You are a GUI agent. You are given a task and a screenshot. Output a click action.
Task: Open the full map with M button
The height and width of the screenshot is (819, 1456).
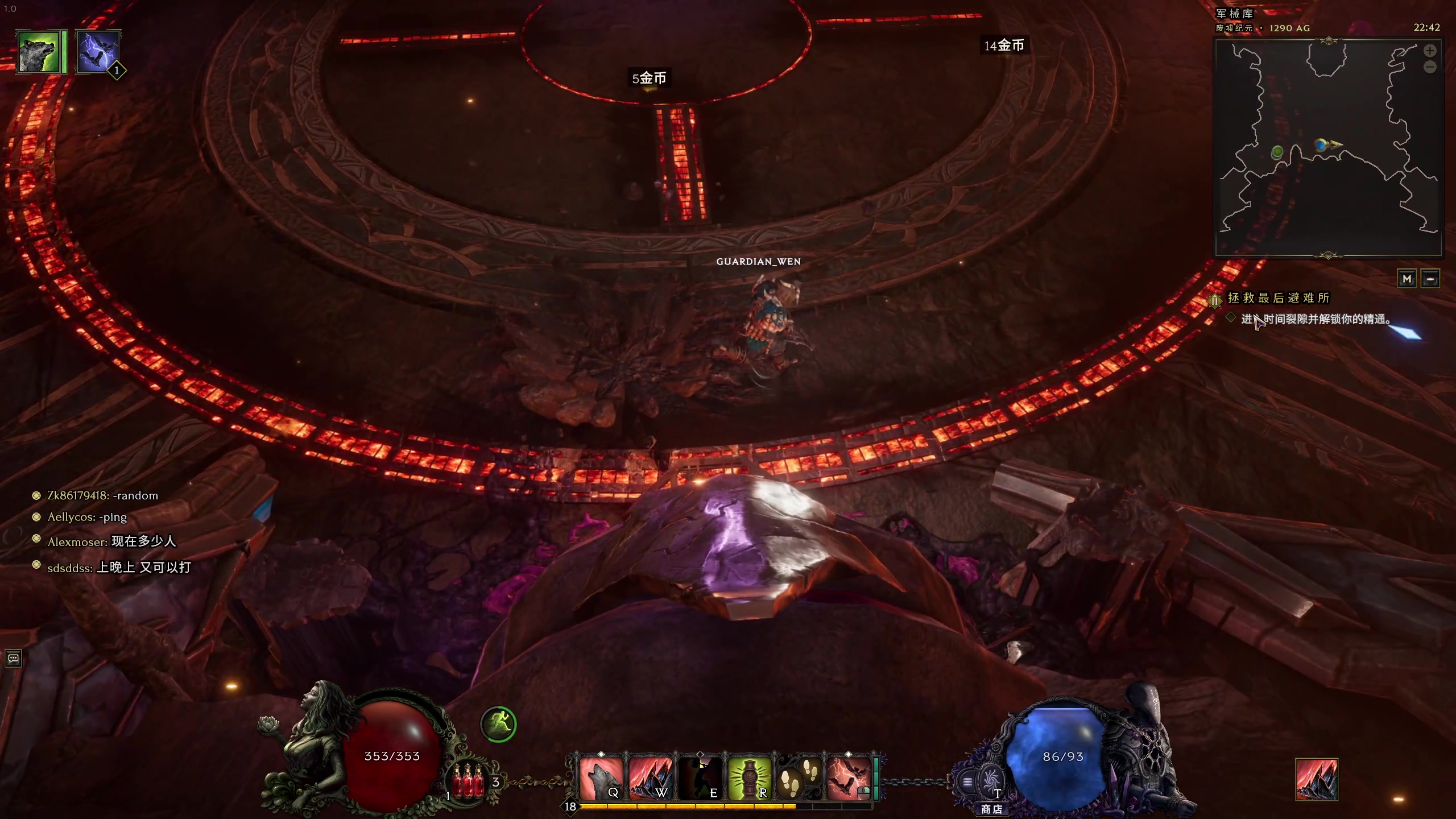[x=1407, y=279]
